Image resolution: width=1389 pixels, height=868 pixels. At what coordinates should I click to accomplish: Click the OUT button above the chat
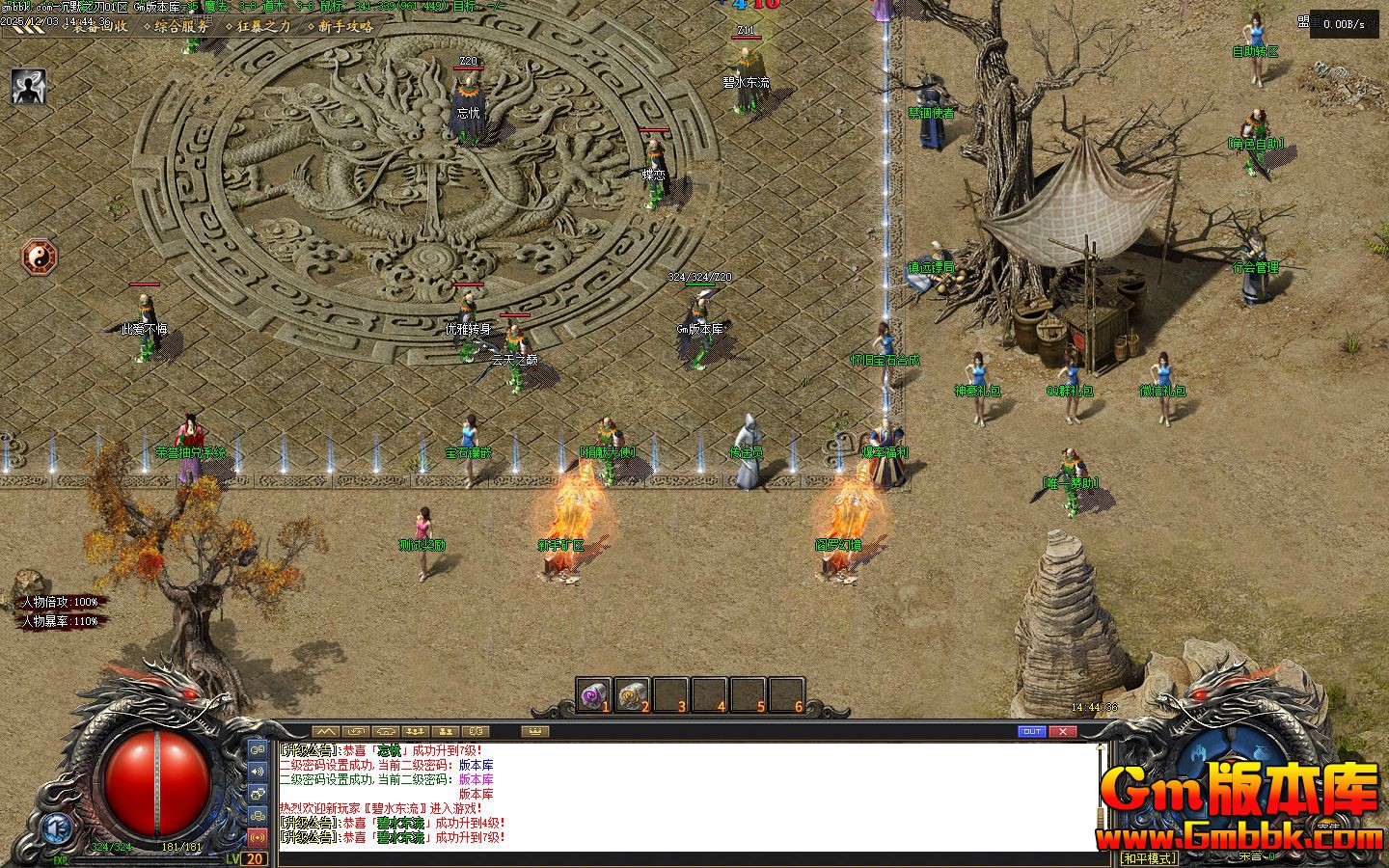pyautogui.click(x=1032, y=732)
